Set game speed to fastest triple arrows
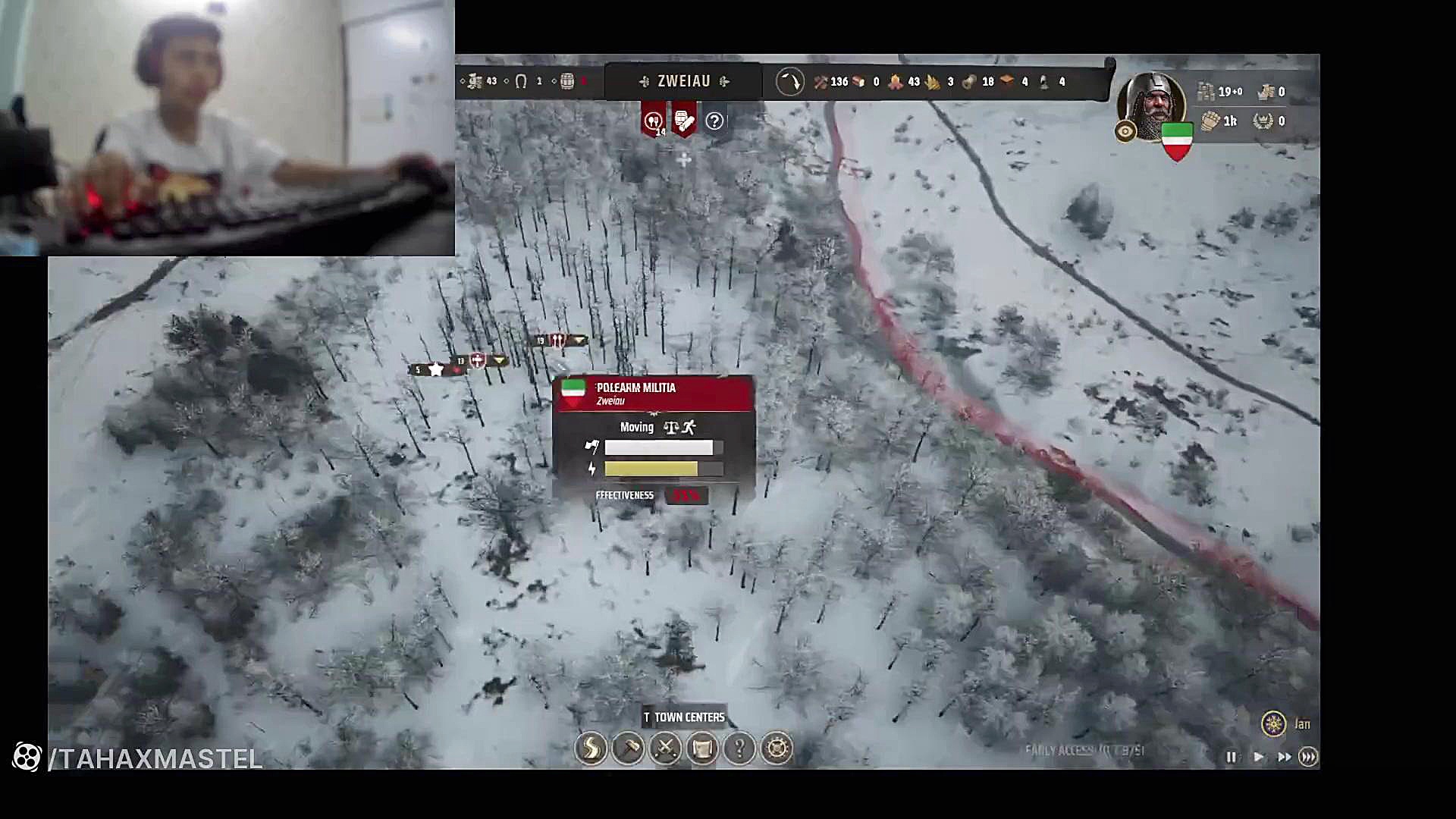1456x819 pixels. tap(1308, 757)
